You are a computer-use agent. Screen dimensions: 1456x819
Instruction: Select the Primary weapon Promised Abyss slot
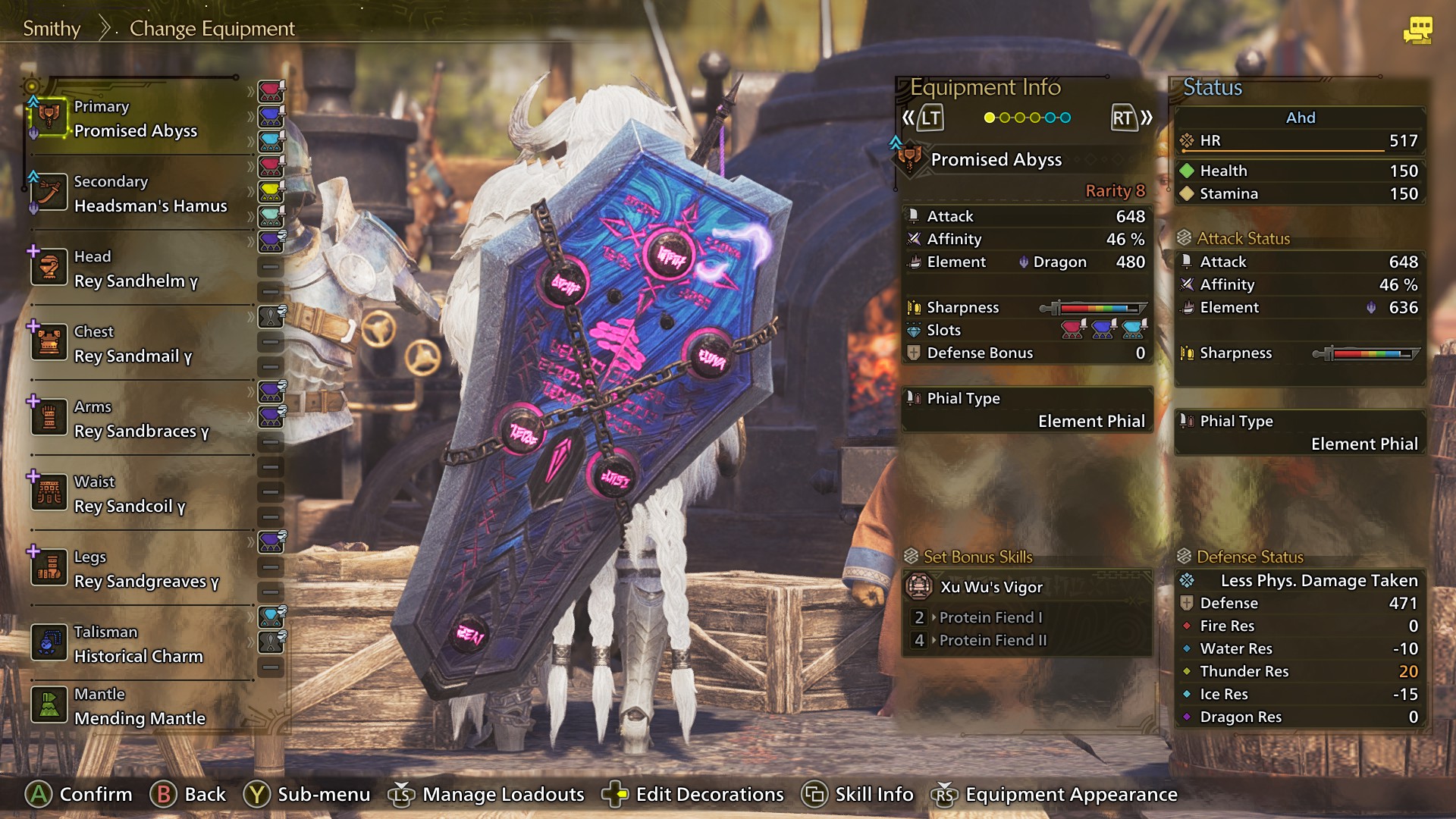pos(136,120)
